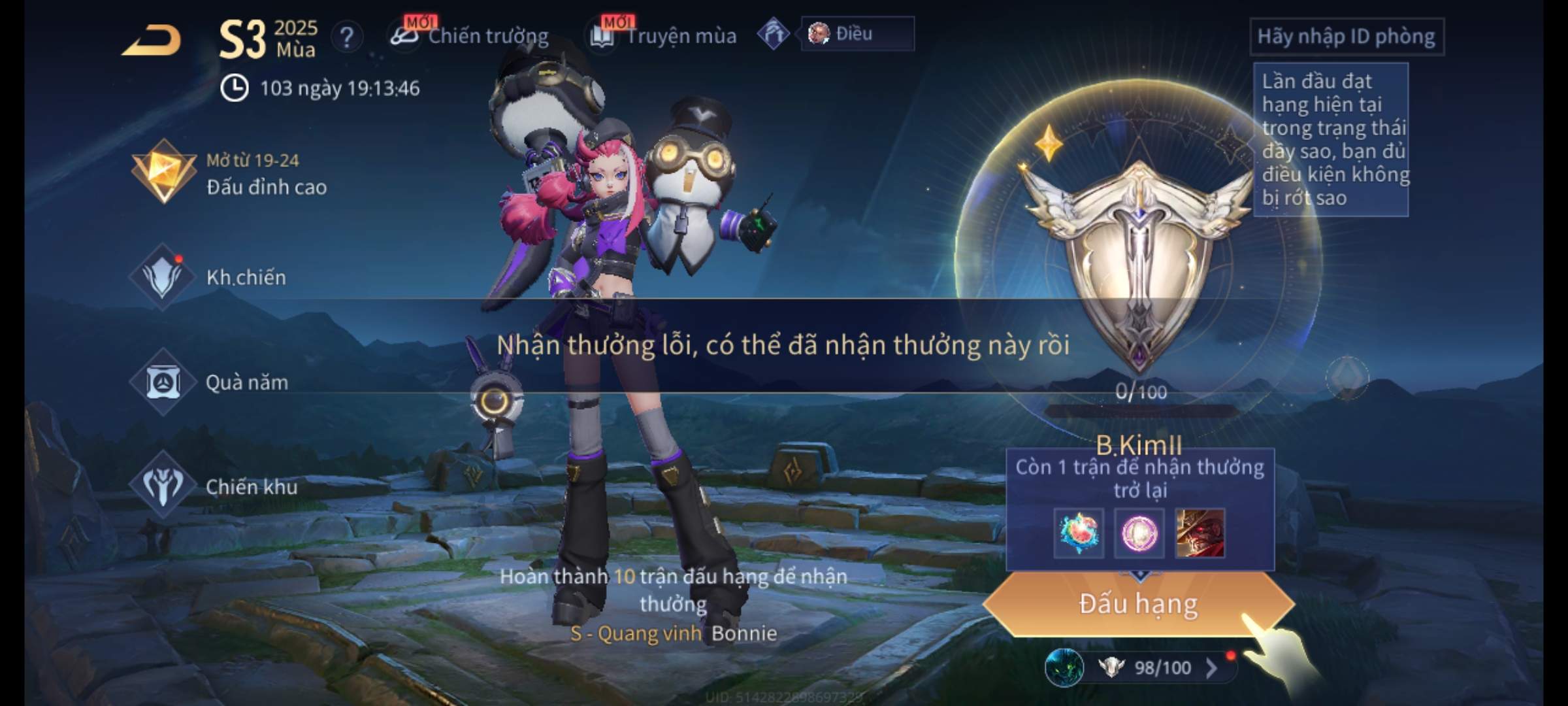Open the faded rank icon beside shield
This screenshot has height=706, width=1568.
(1347, 377)
